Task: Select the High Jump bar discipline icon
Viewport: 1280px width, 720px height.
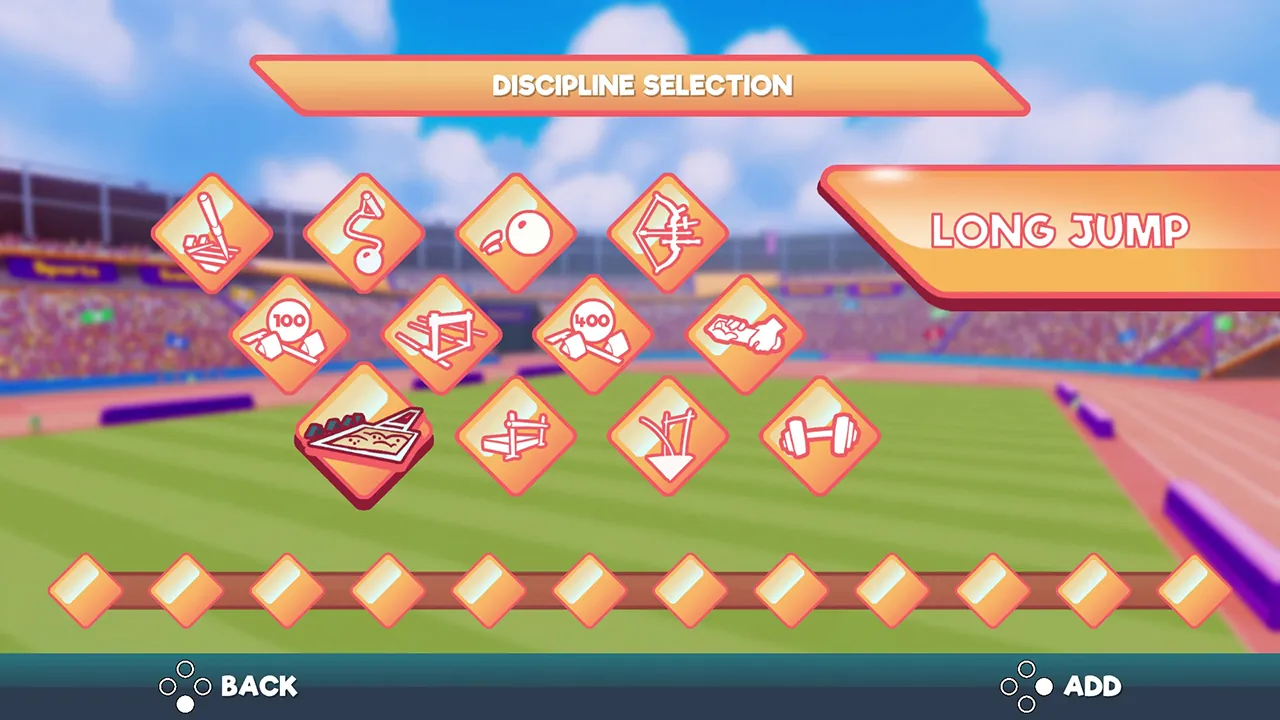Action: pyautogui.click(x=515, y=437)
